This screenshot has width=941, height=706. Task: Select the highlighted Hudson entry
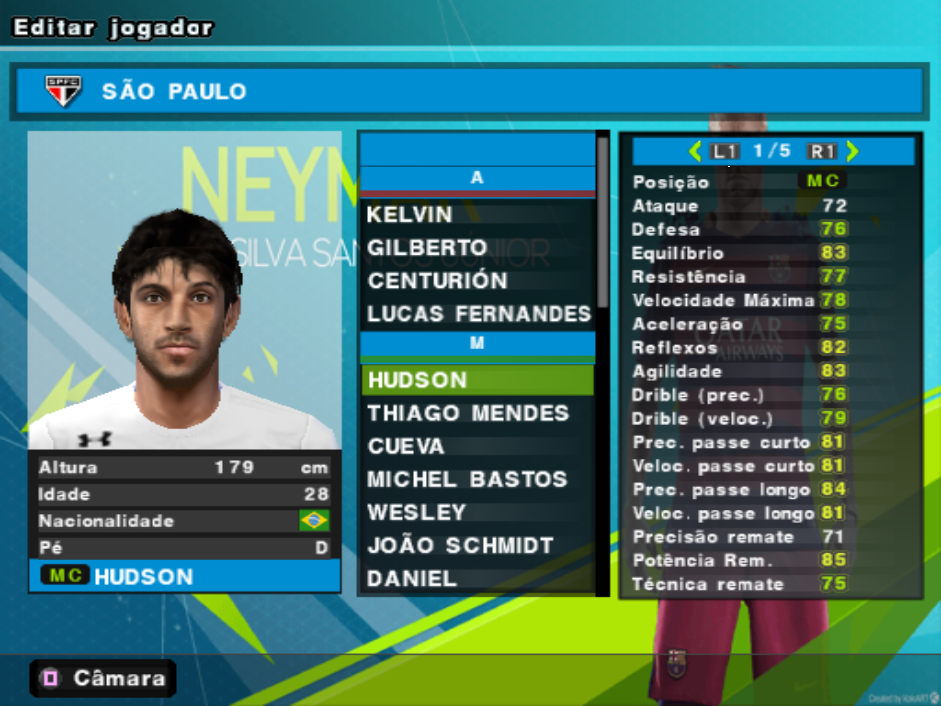(x=477, y=380)
